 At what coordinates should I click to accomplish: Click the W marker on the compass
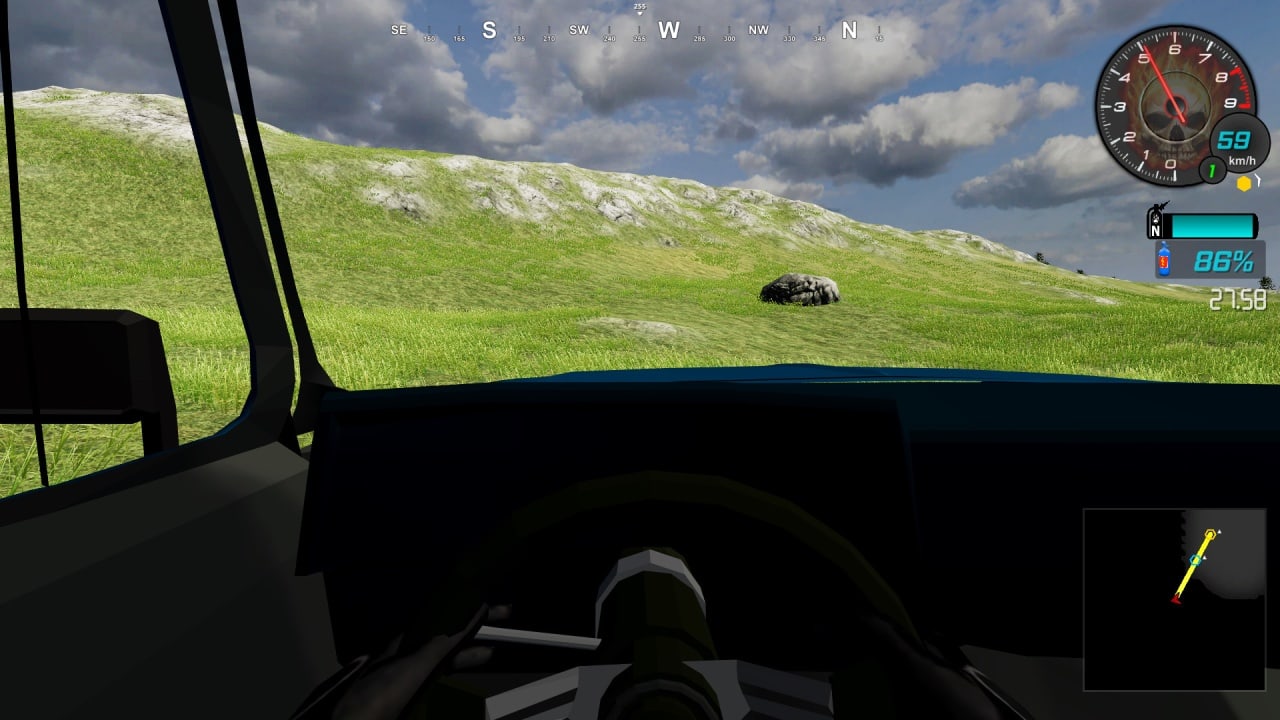point(669,30)
